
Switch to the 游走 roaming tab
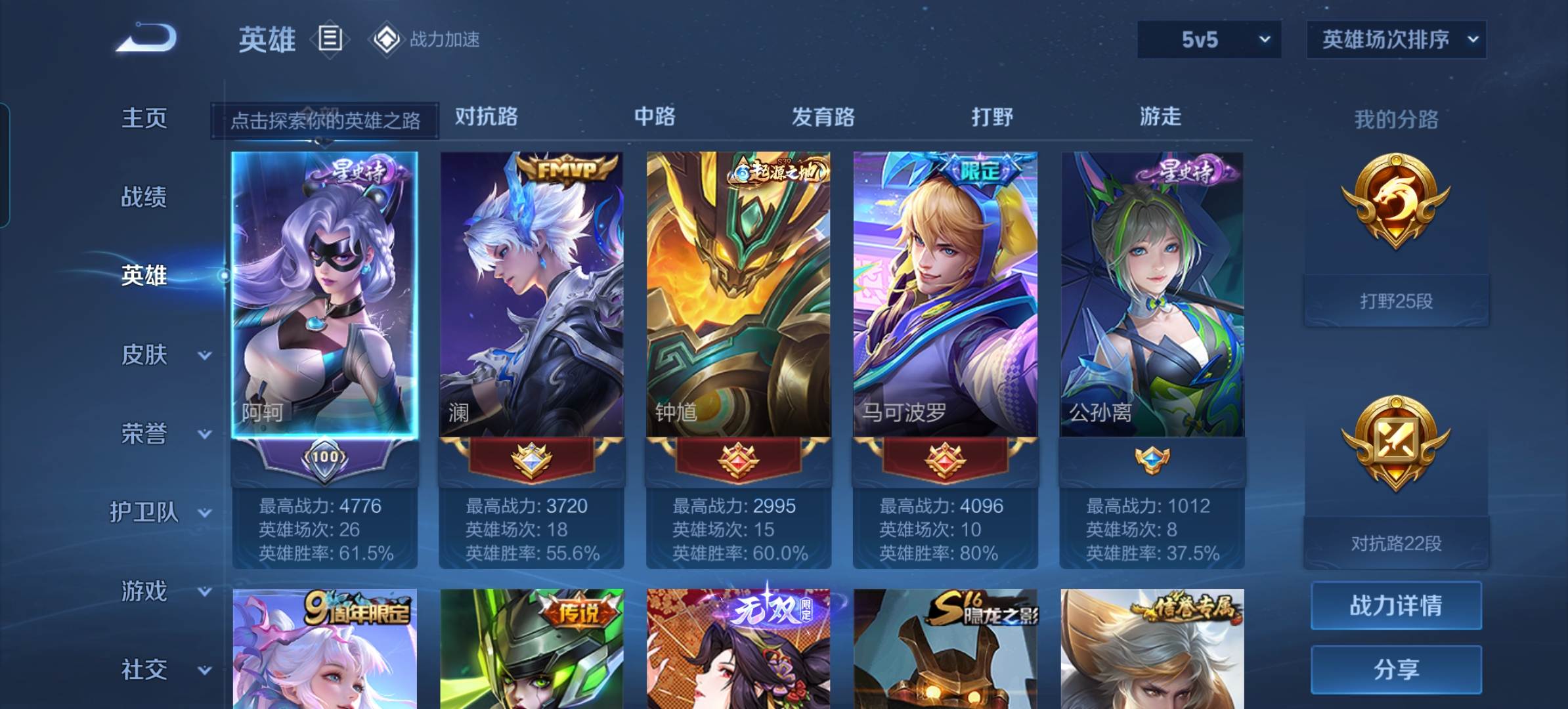(x=1160, y=117)
